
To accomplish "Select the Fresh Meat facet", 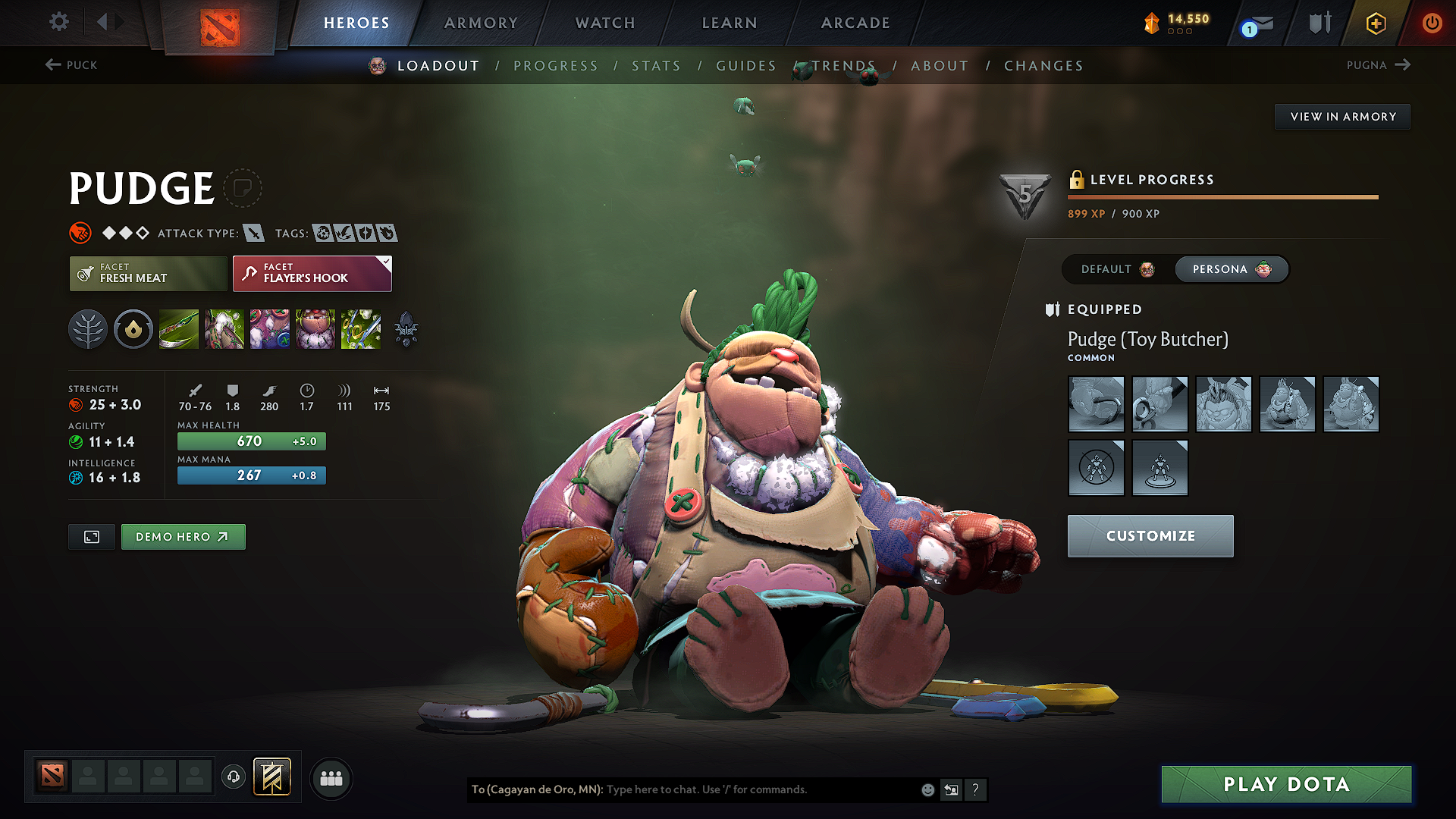I will [148, 273].
